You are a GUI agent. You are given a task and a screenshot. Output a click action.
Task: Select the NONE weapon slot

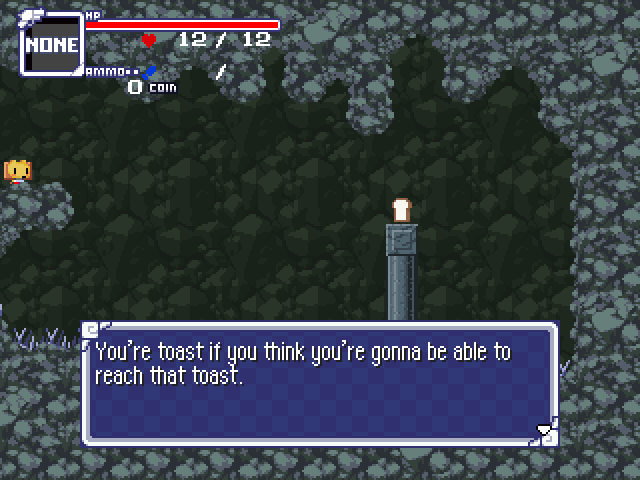52,44
